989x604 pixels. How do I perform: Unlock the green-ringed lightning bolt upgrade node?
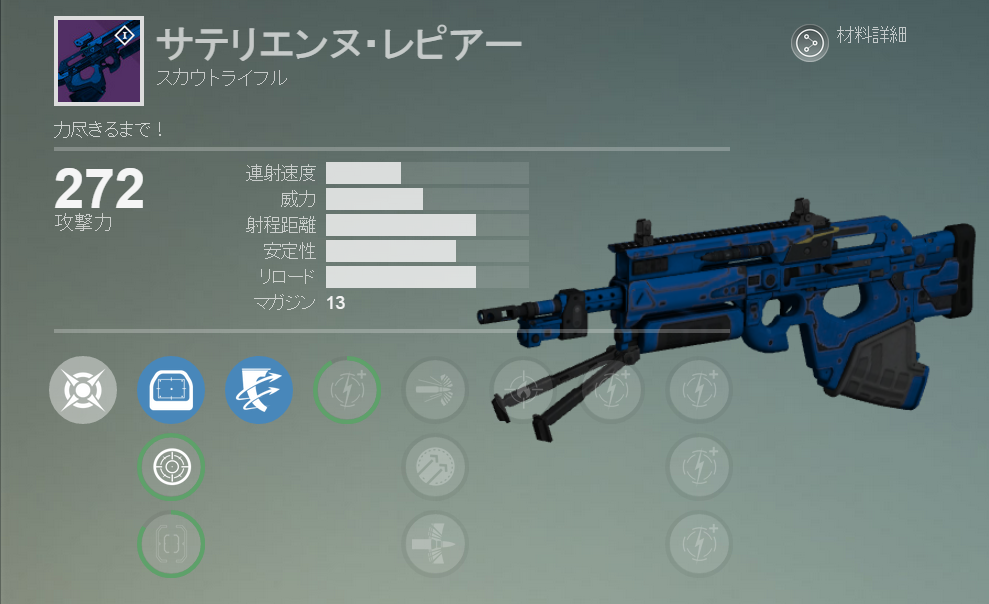tap(347, 390)
